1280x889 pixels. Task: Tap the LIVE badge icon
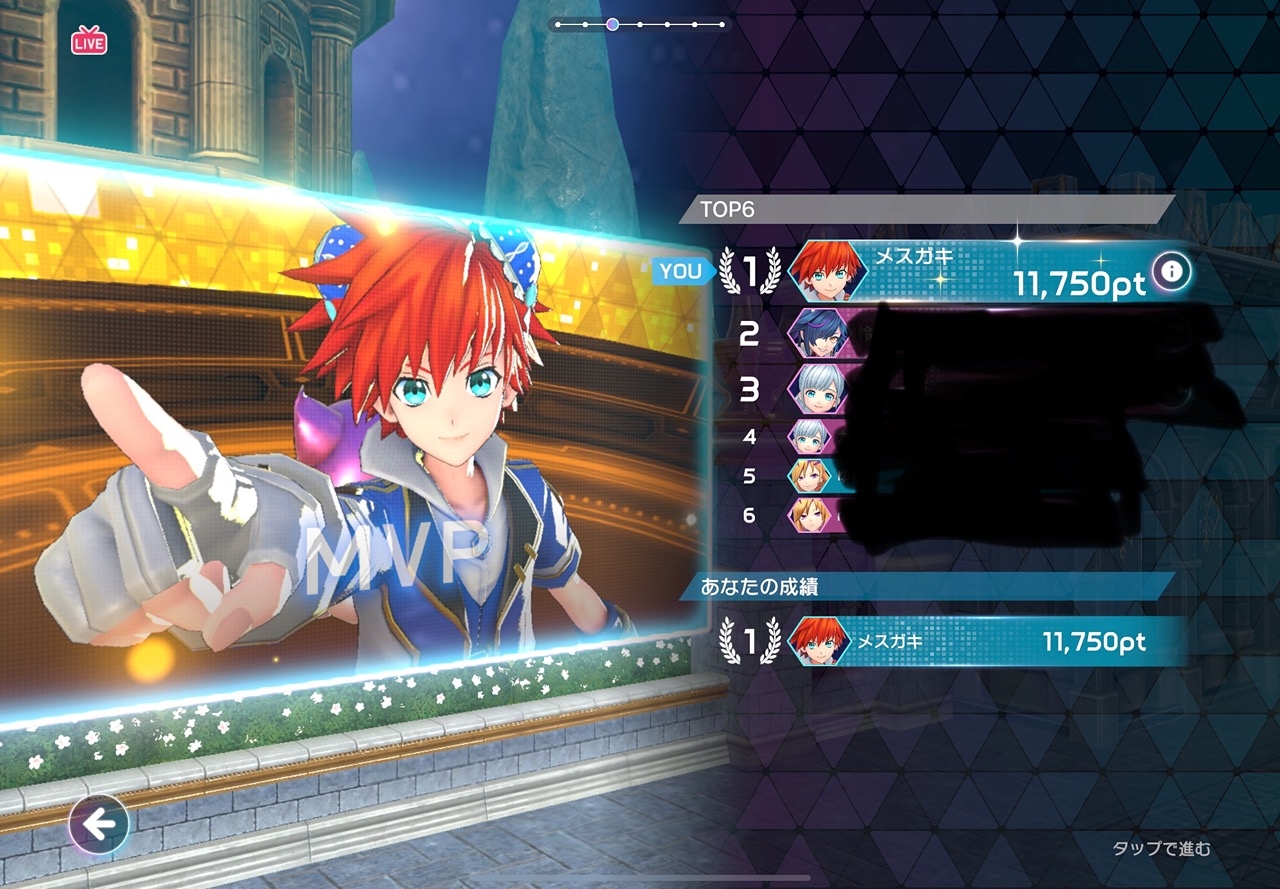[89, 42]
